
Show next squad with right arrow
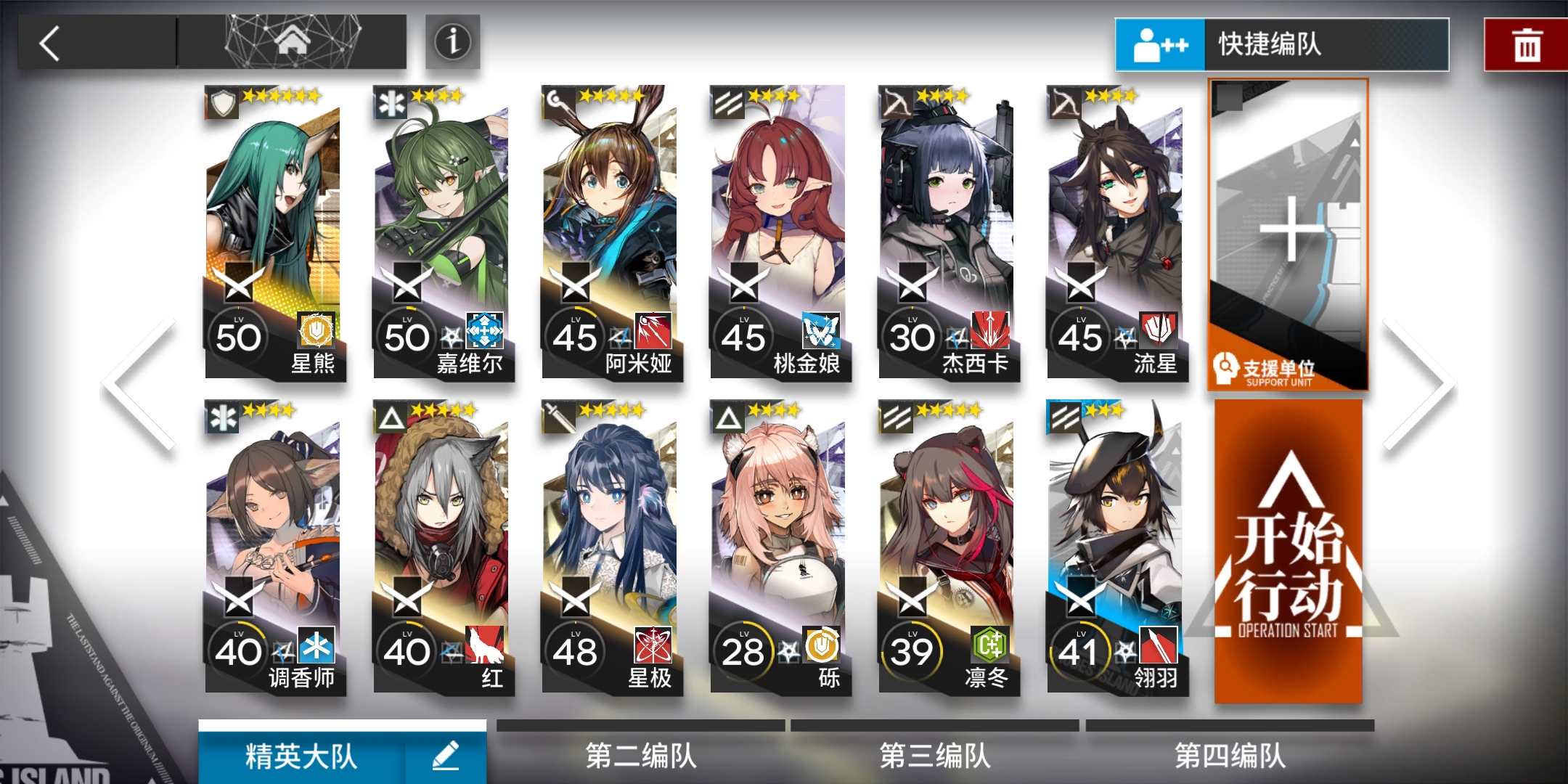[x=1419, y=385]
